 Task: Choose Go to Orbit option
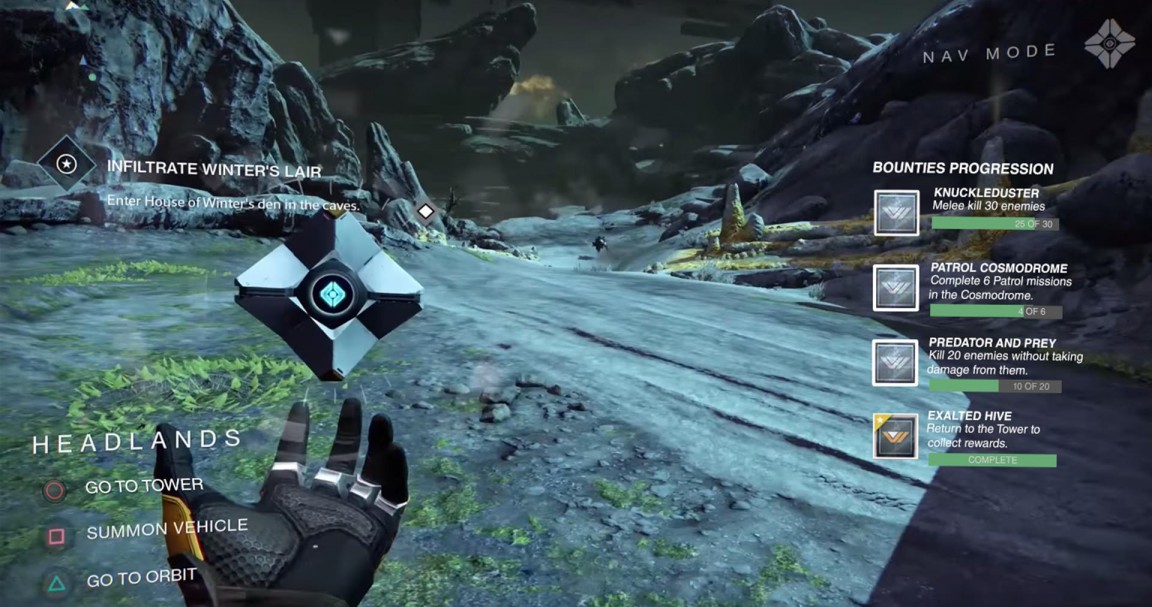click(140, 577)
